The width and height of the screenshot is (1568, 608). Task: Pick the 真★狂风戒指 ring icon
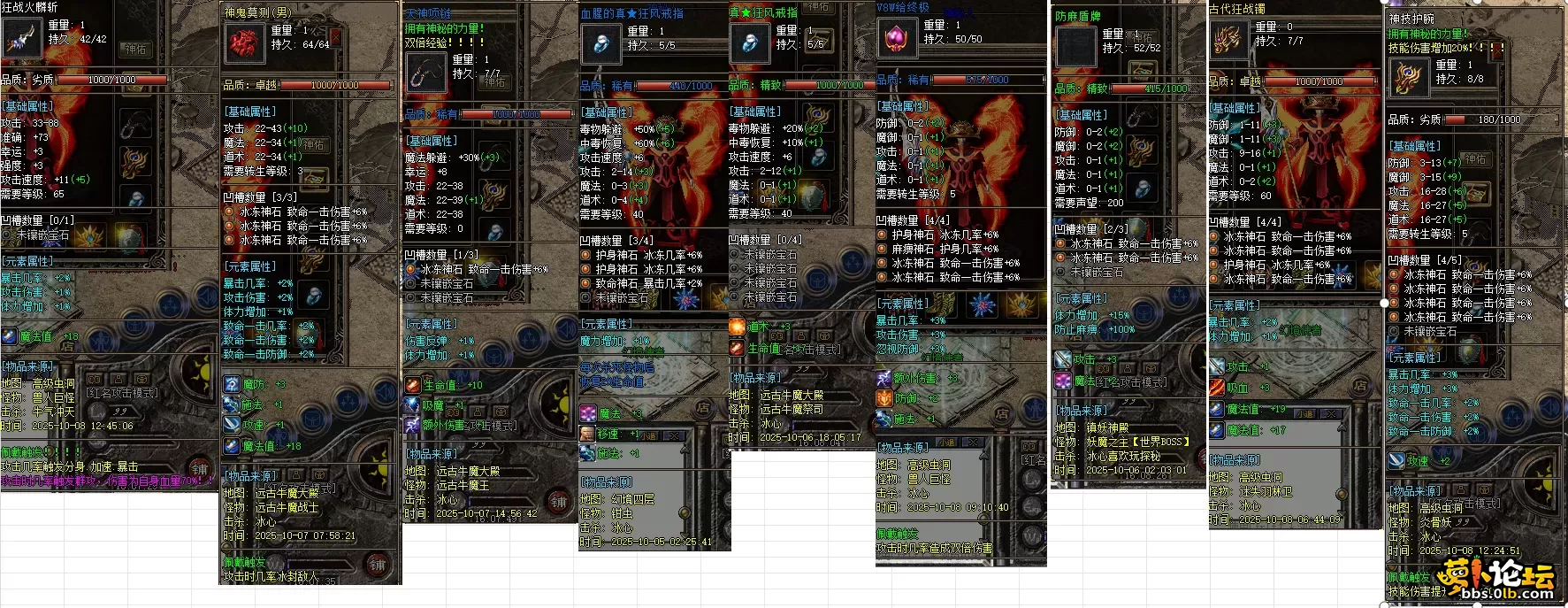[x=750, y=42]
